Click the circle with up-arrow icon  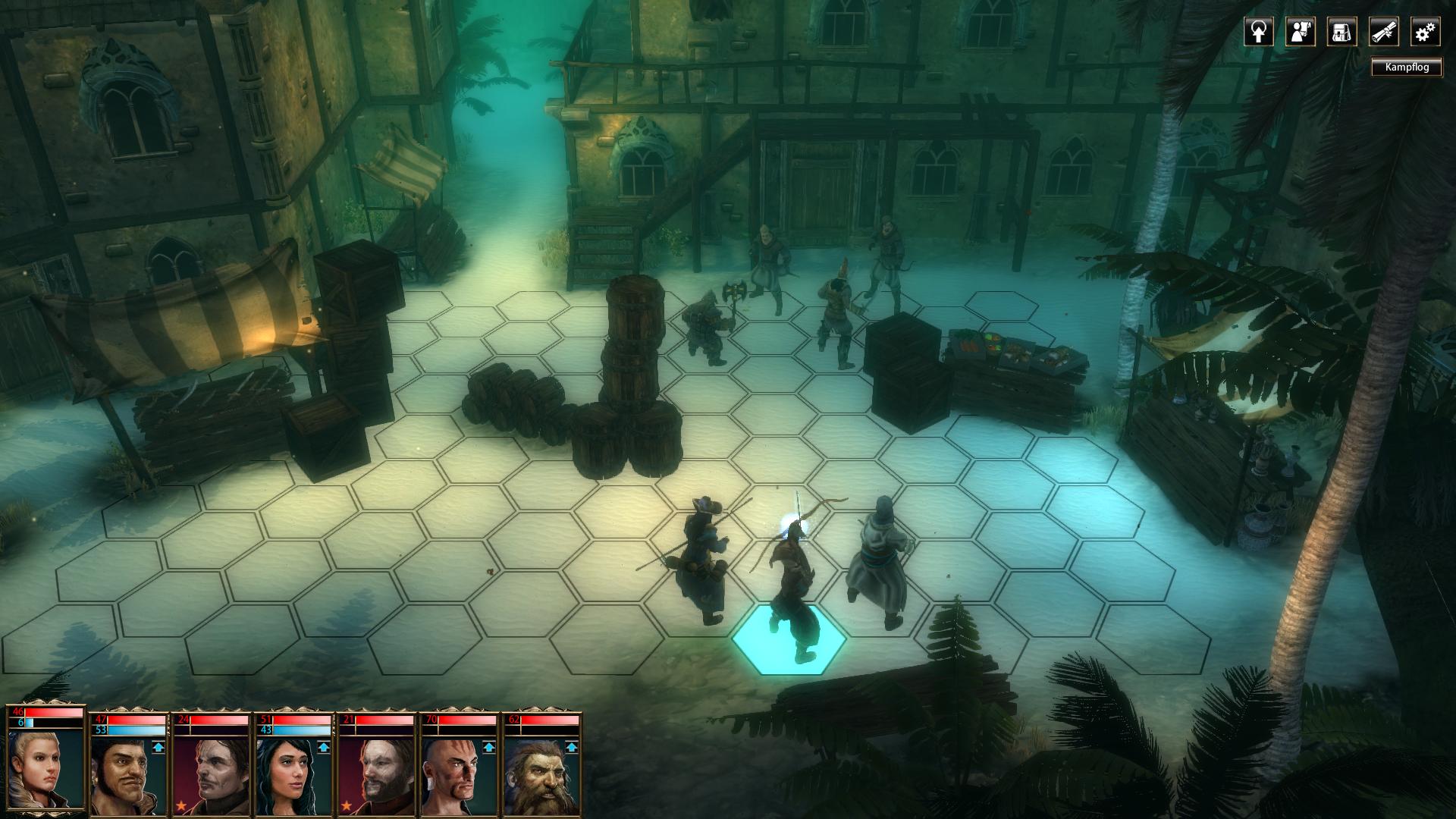pos(1258,33)
